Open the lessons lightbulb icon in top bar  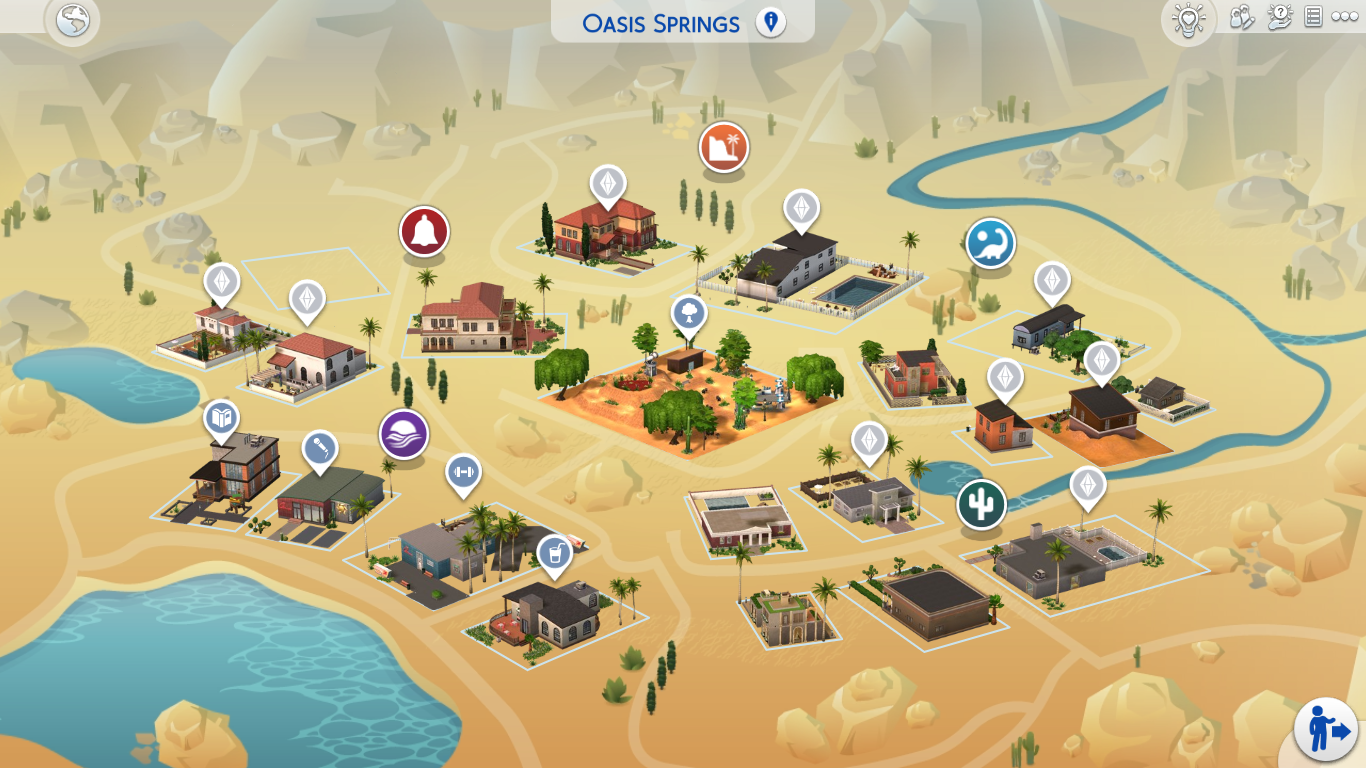[1189, 21]
